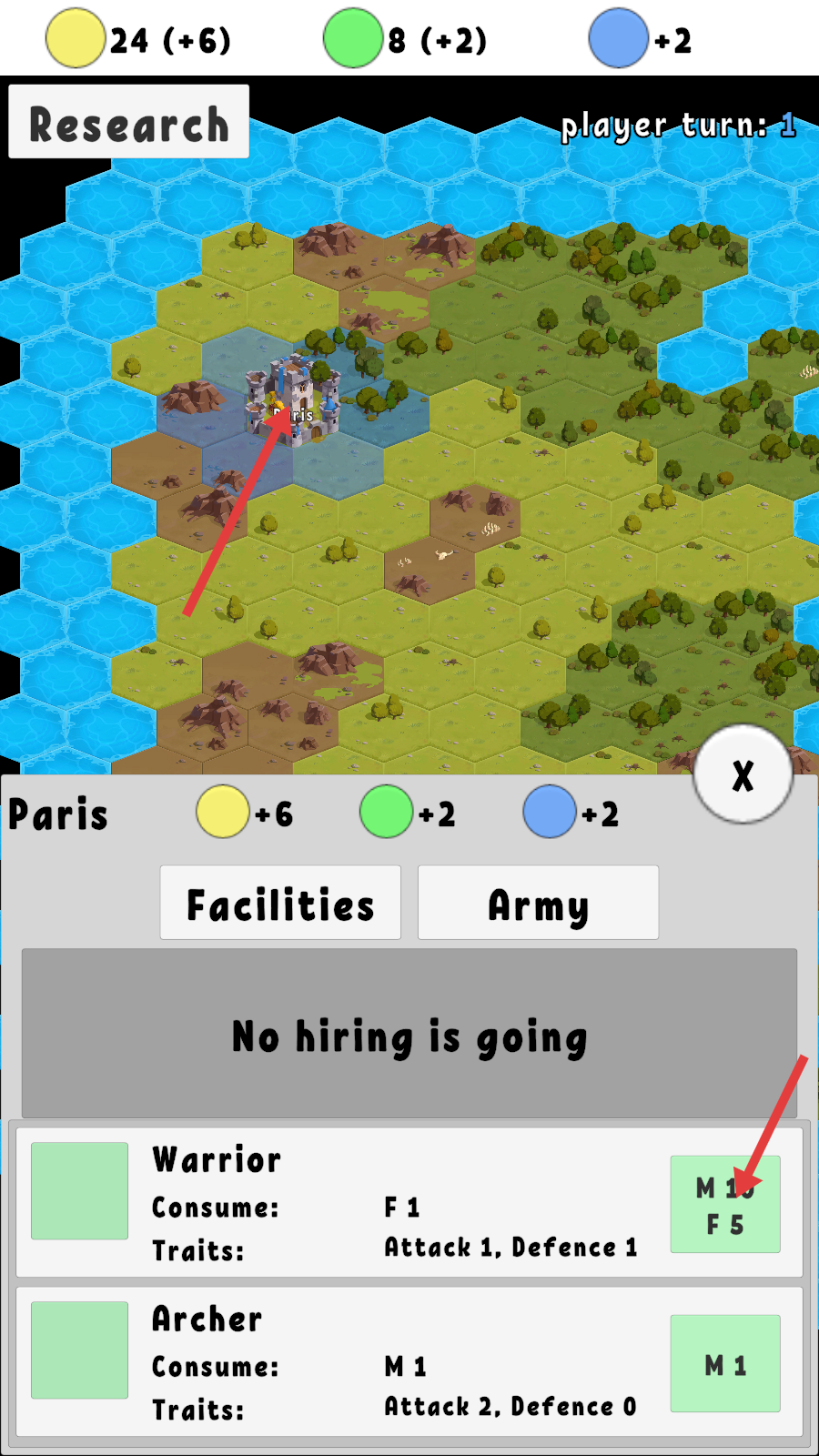Switch to the Facilities tab

[280, 903]
